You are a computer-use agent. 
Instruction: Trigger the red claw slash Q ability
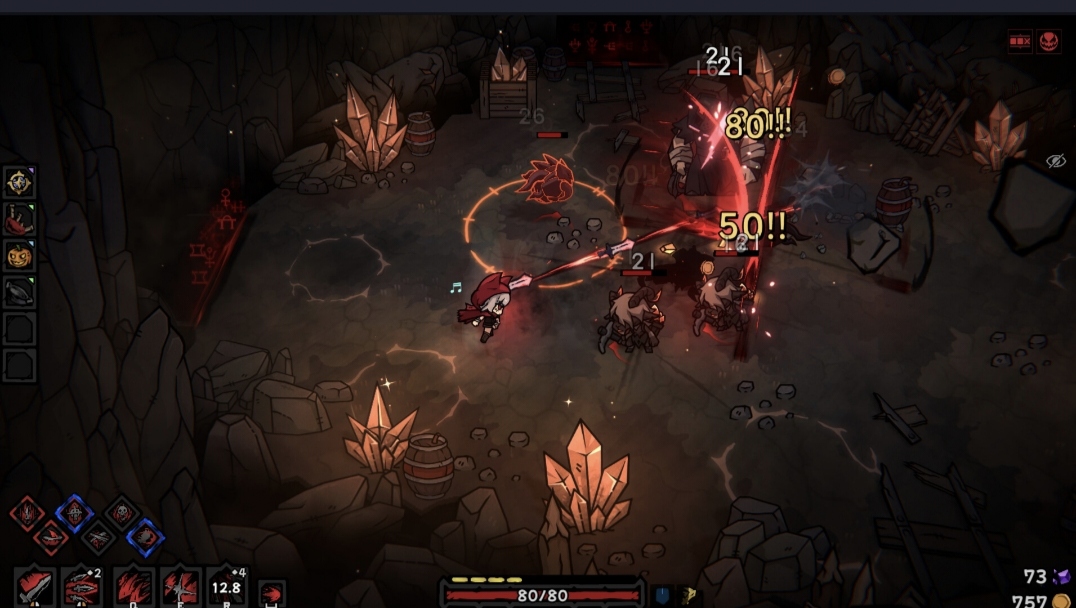point(132,587)
